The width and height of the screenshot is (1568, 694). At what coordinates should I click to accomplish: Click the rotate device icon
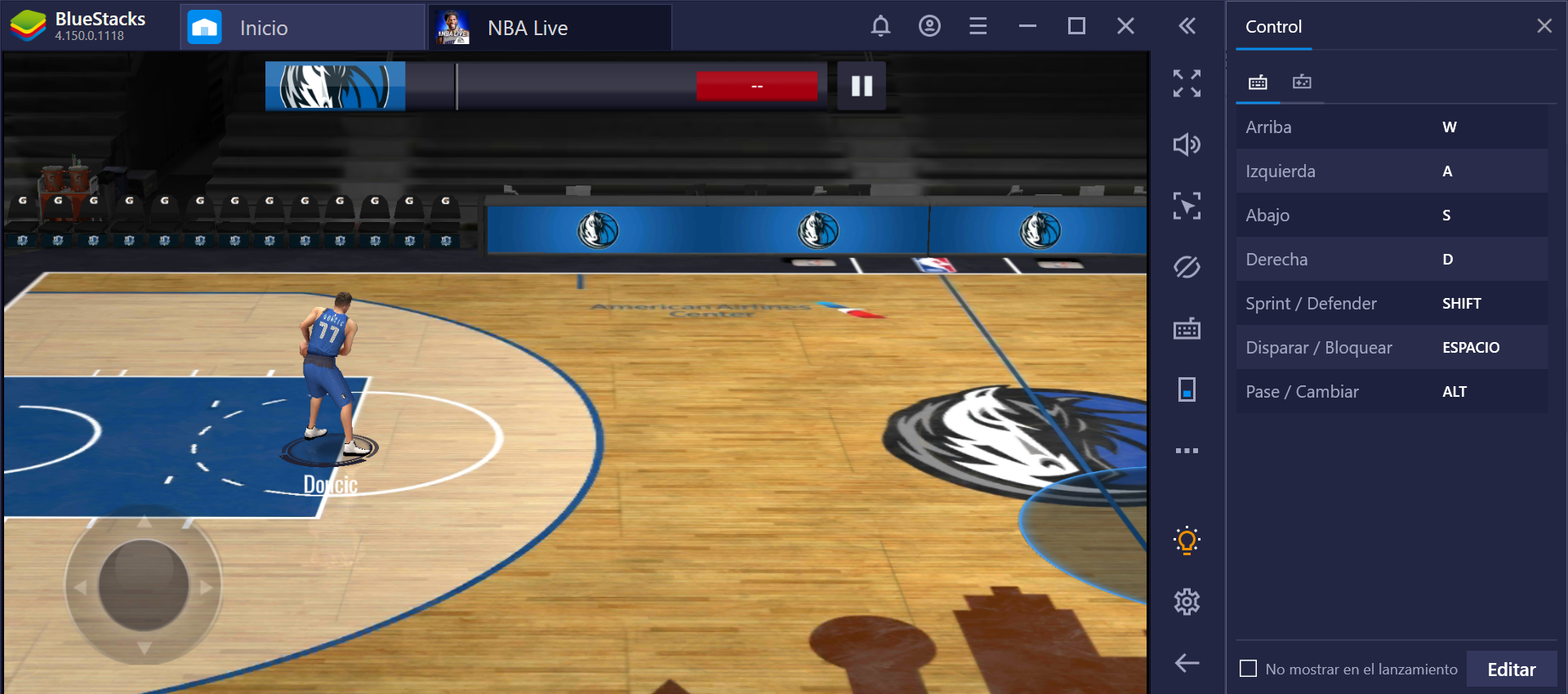point(1187,389)
